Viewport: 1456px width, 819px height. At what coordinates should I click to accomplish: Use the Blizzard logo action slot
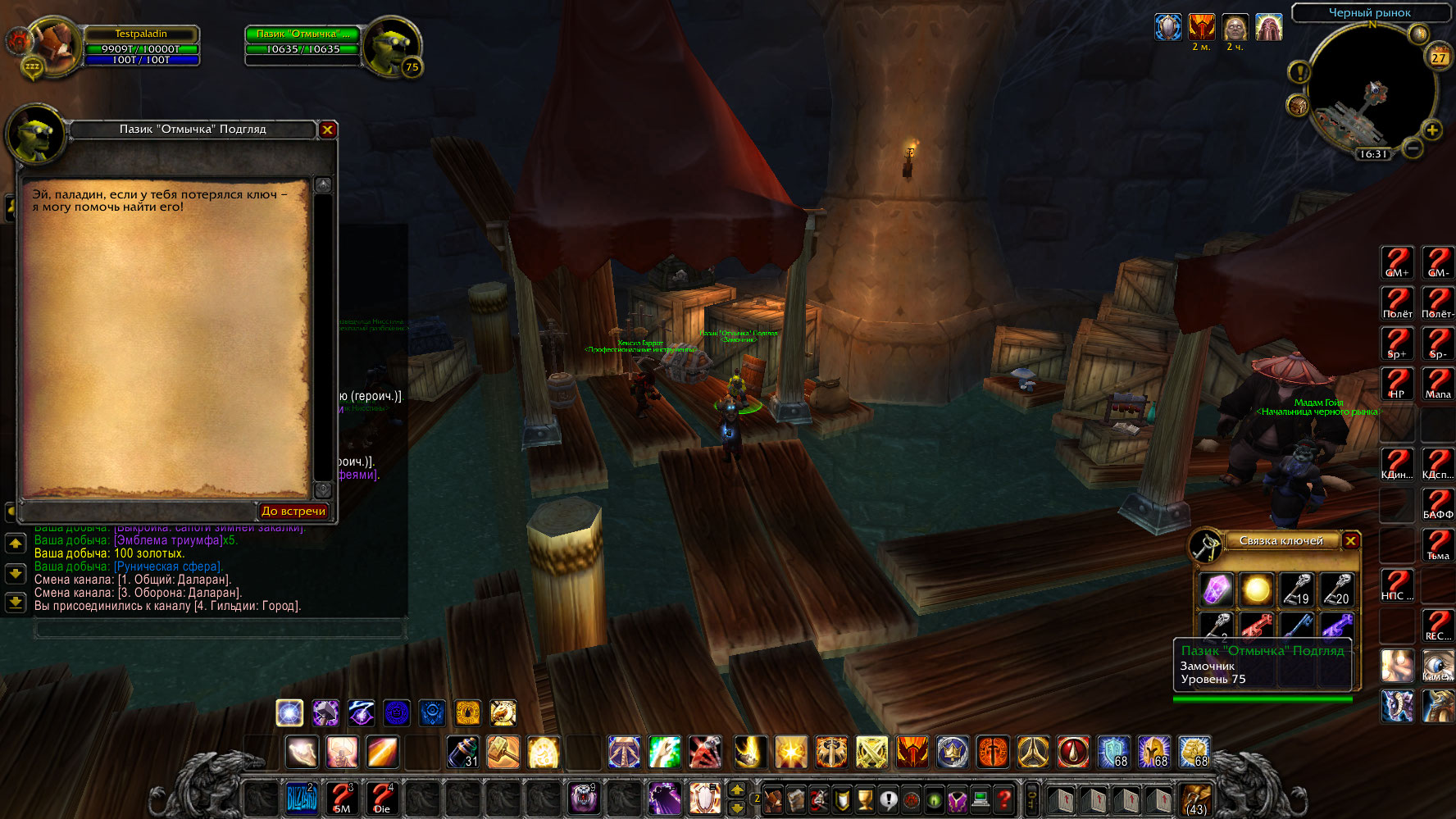pyautogui.click(x=302, y=798)
